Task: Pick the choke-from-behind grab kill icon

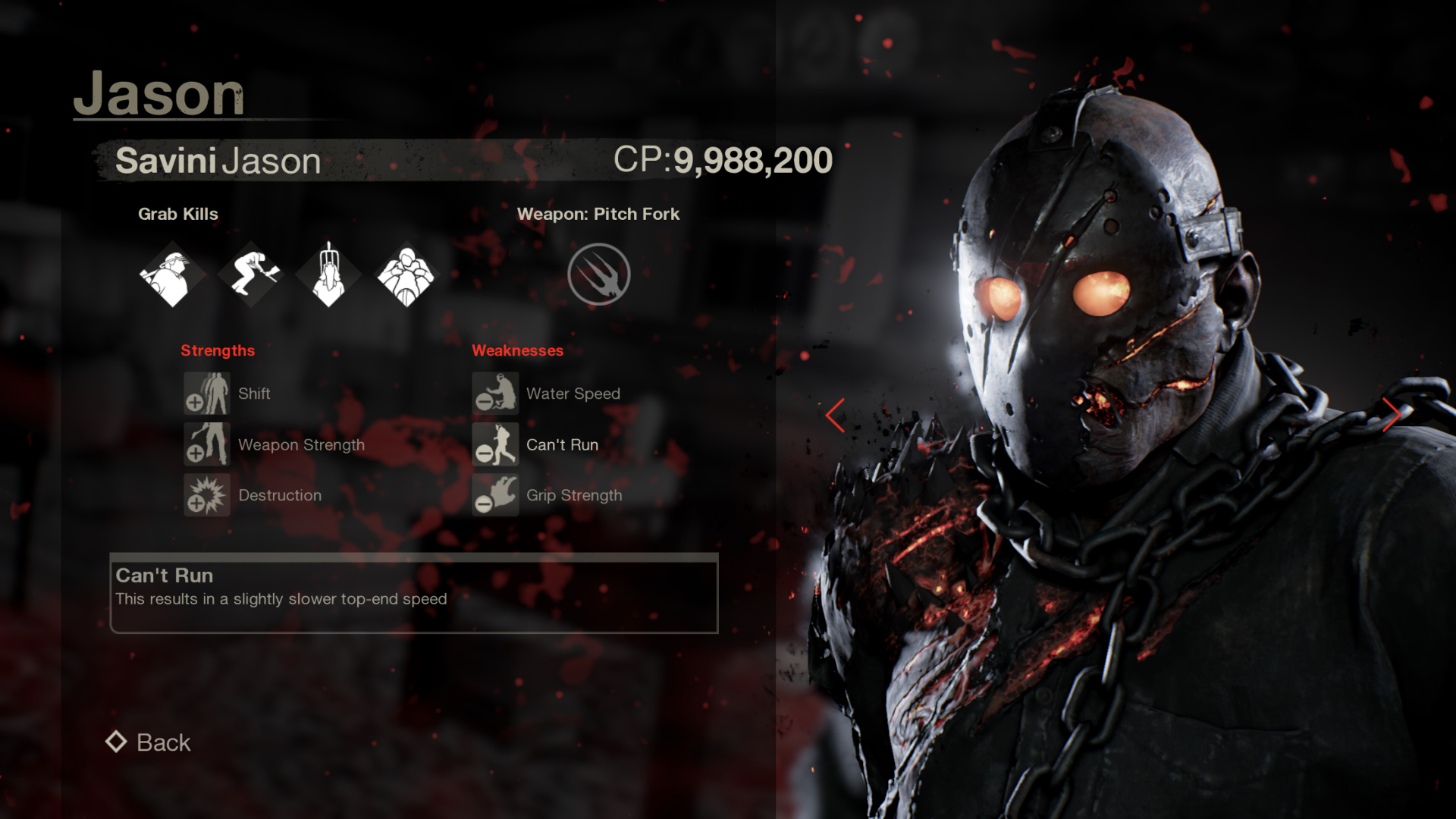Action: [406, 275]
